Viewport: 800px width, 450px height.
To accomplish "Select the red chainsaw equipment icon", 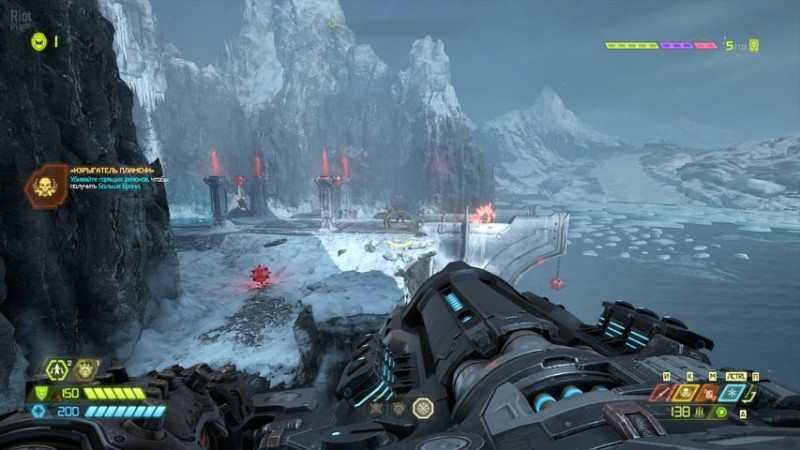I will (661, 393).
